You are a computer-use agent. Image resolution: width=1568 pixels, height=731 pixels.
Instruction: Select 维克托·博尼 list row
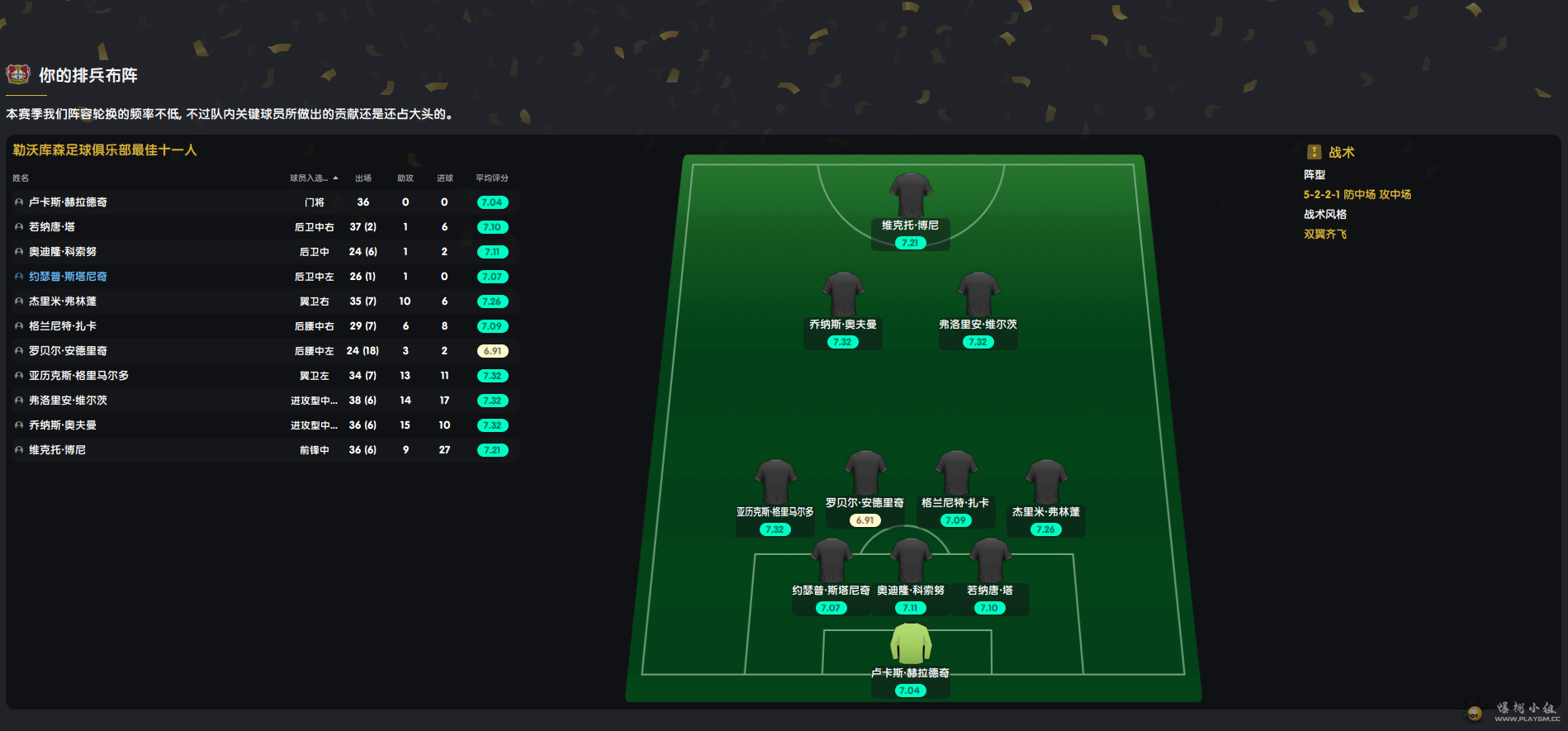[x=57, y=450]
